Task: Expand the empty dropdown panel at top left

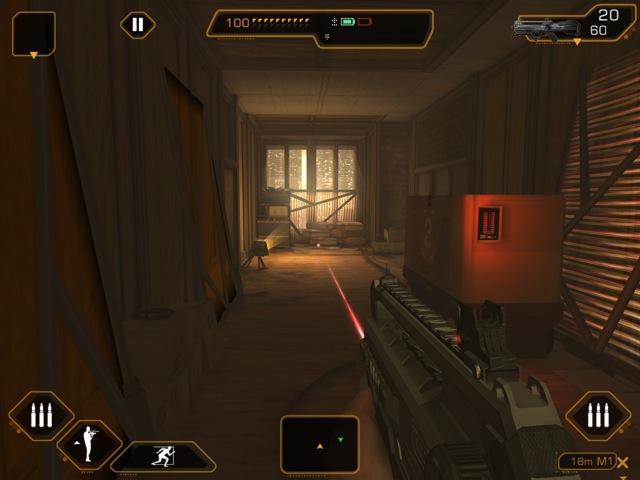Action: (33, 33)
